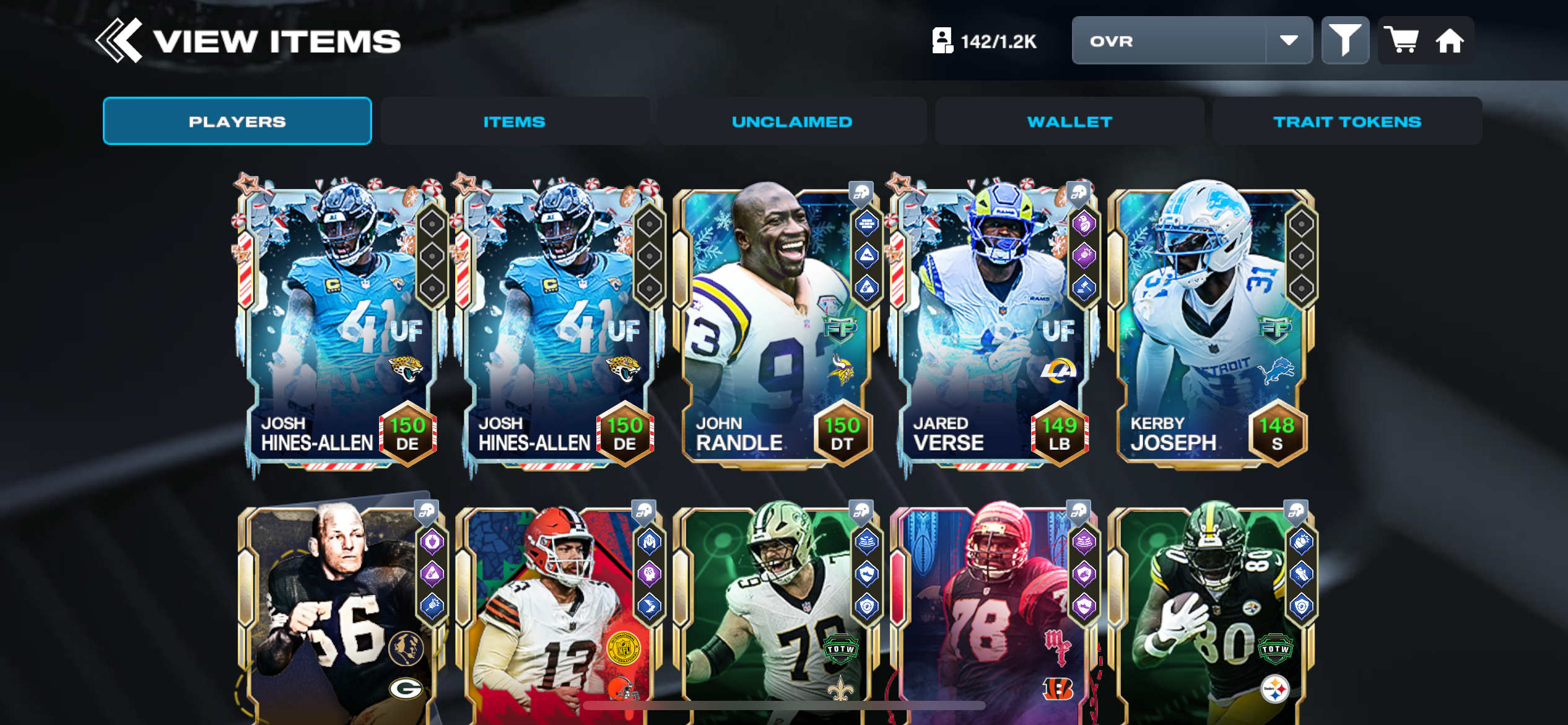Switch to the Wallet tab
1568x725 pixels.
click(1069, 121)
